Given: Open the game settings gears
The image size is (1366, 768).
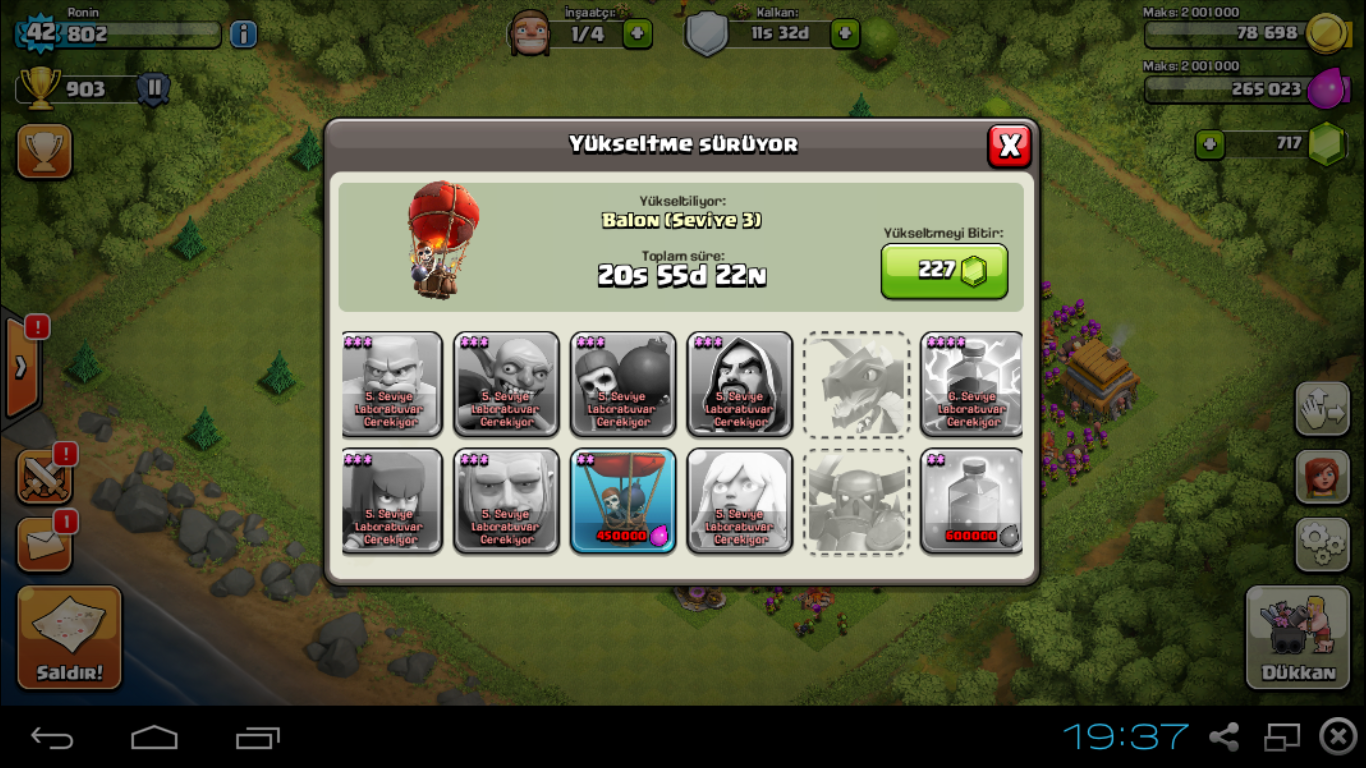Looking at the screenshot, I should point(1322,544).
